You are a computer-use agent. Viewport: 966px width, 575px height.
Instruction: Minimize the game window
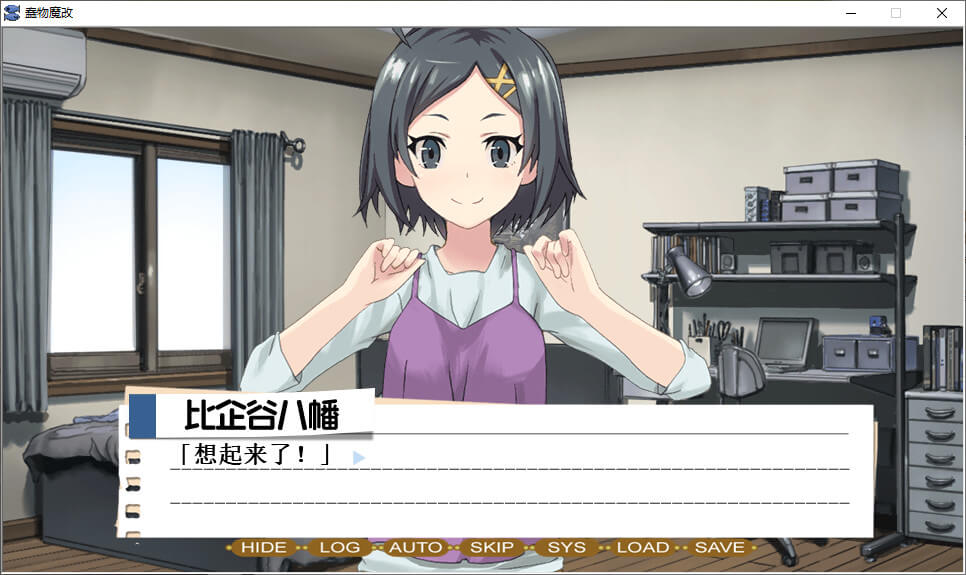point(851,13)
